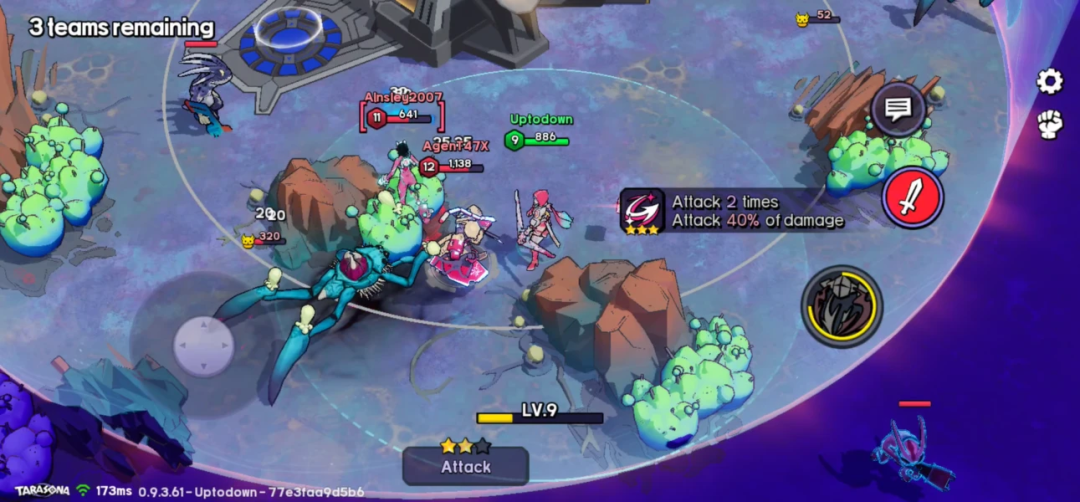Open the settings gear icon
The image size is (1080, 502).
pyautogui.click(x=1049, y=82)
